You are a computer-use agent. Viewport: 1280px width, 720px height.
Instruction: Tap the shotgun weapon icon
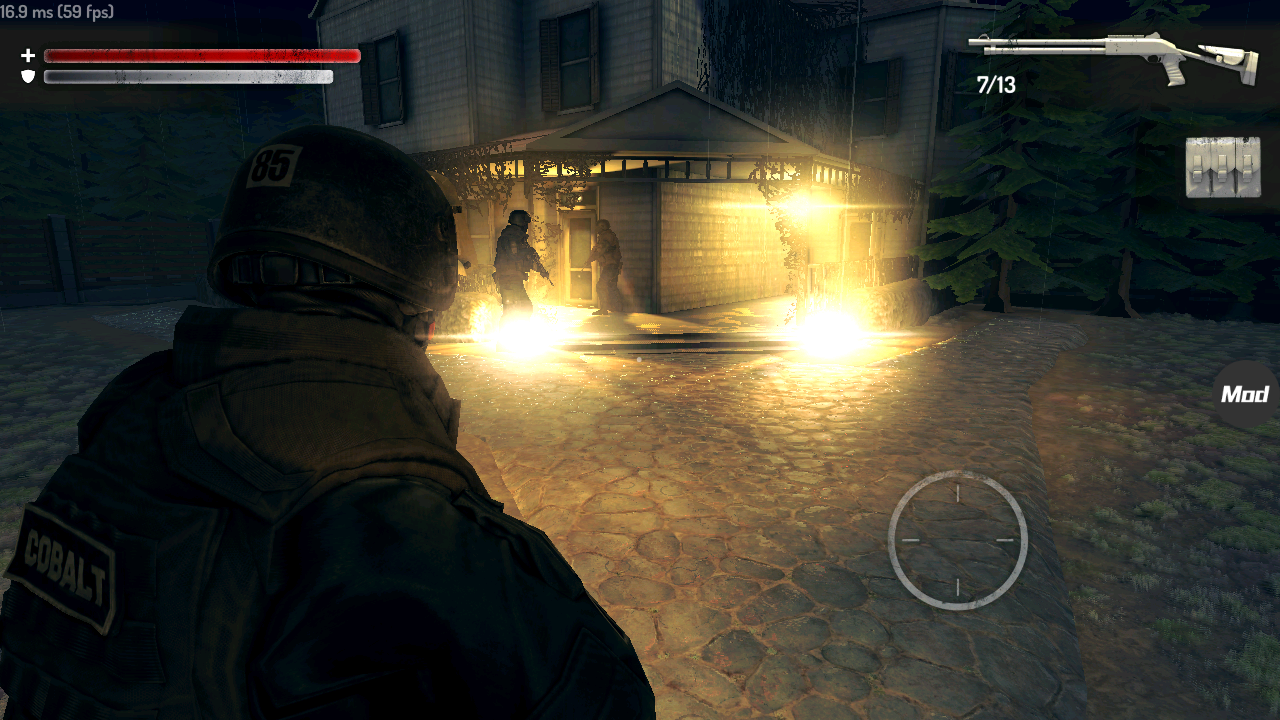click(x=1110, y=54)
